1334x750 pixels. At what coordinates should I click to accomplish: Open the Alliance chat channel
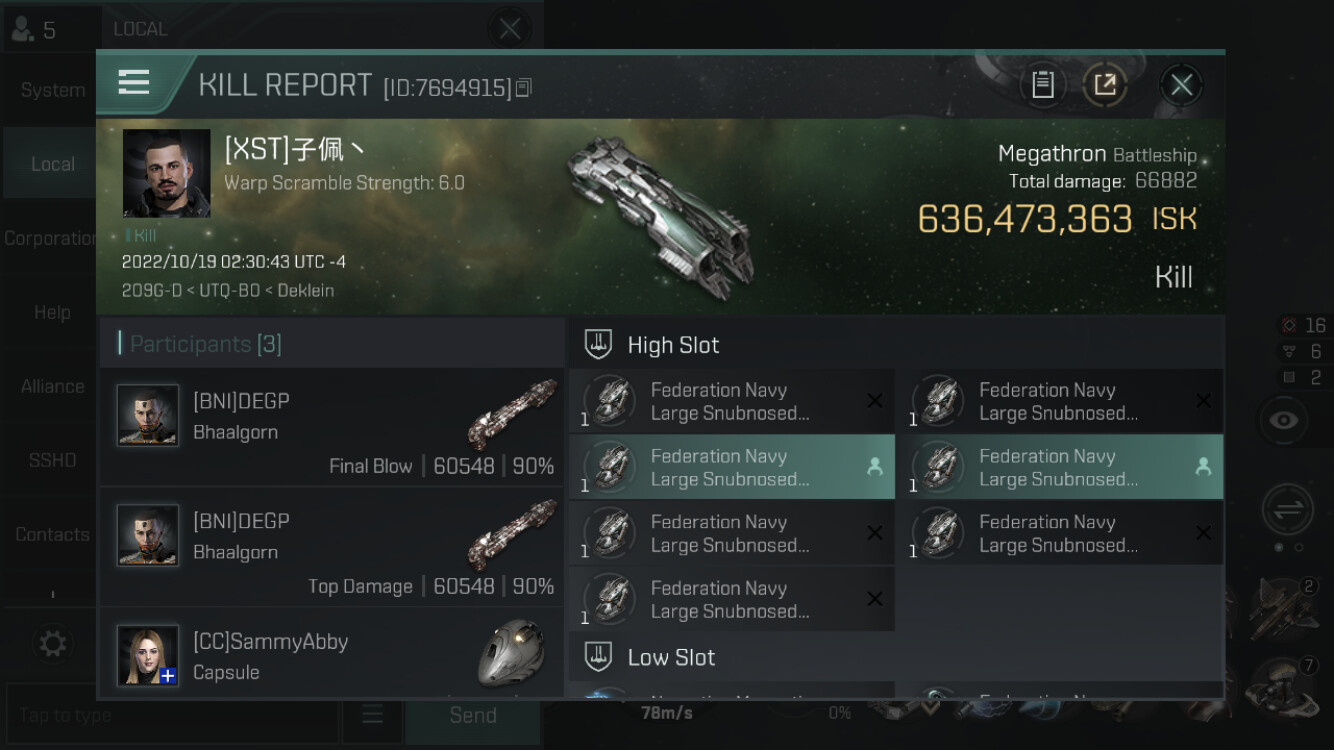point(52,386)
